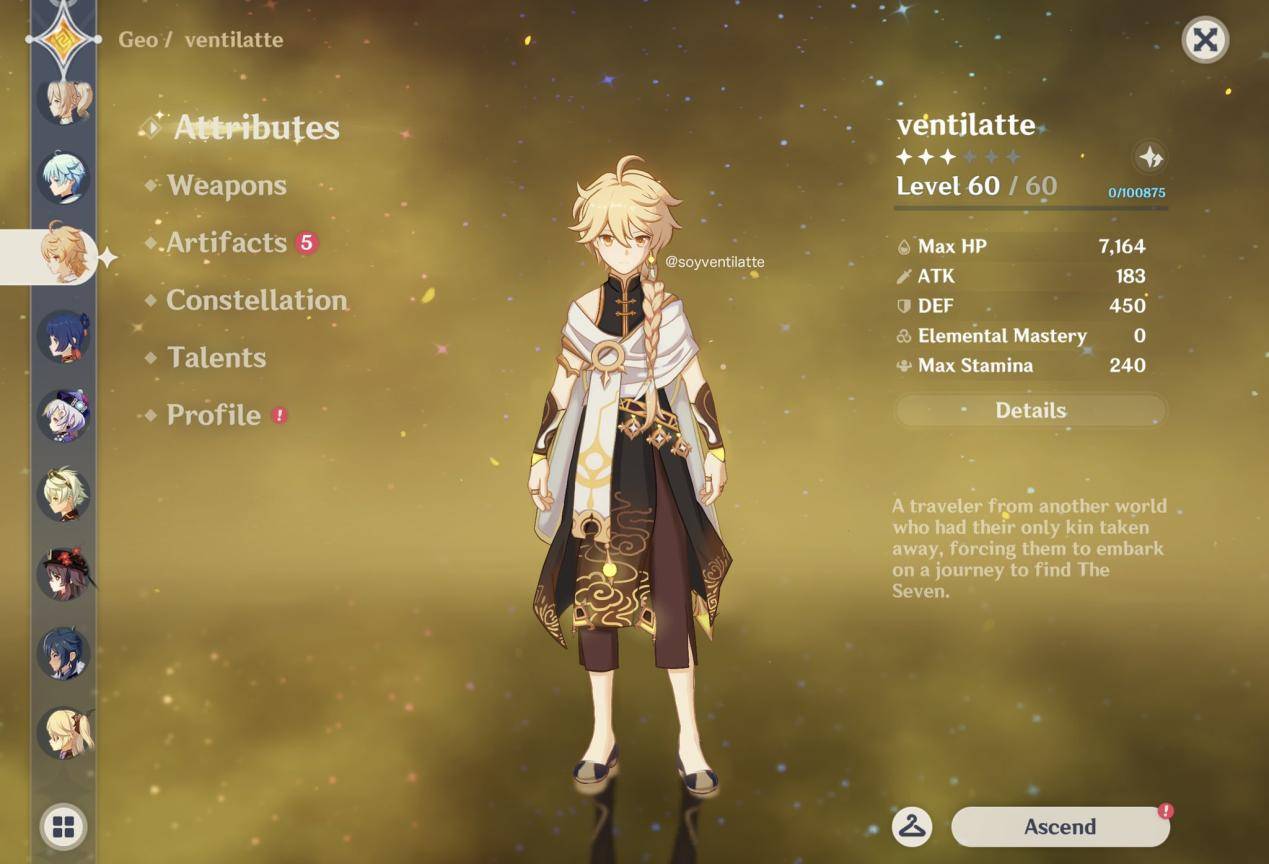Open the Details stats panel
Screen dimensions: 1269x864
[x=1030, y=410]
